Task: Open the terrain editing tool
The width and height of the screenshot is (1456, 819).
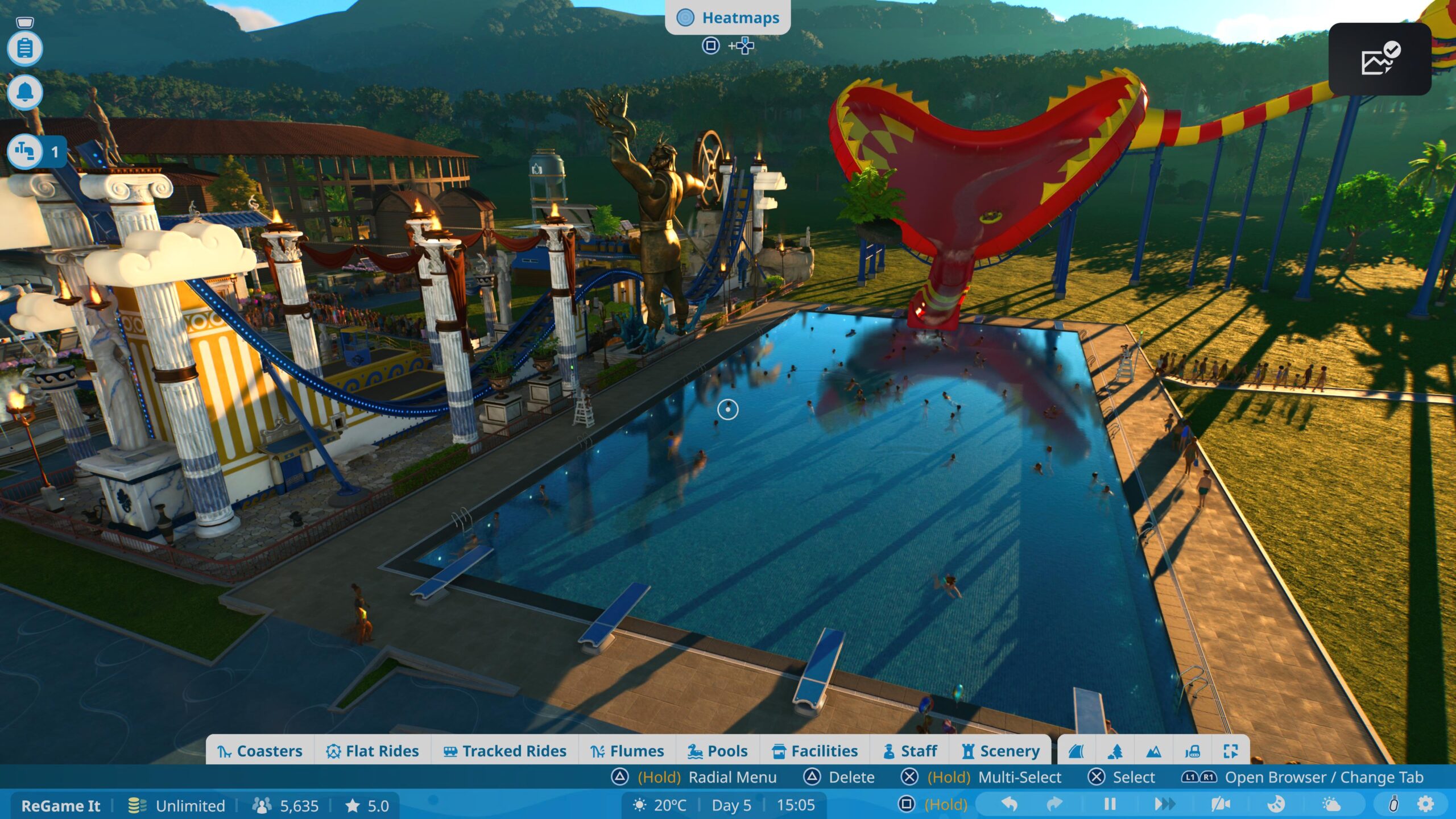Action: coord(1153,751)
